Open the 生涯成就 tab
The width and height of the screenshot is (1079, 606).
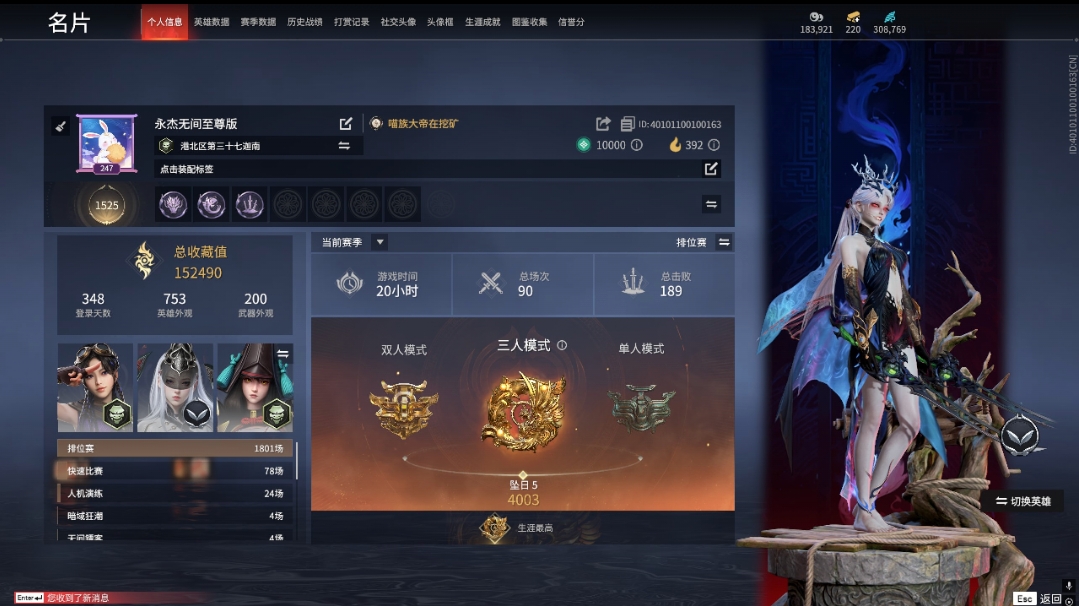pyautogui.click(x=483, y=22)
